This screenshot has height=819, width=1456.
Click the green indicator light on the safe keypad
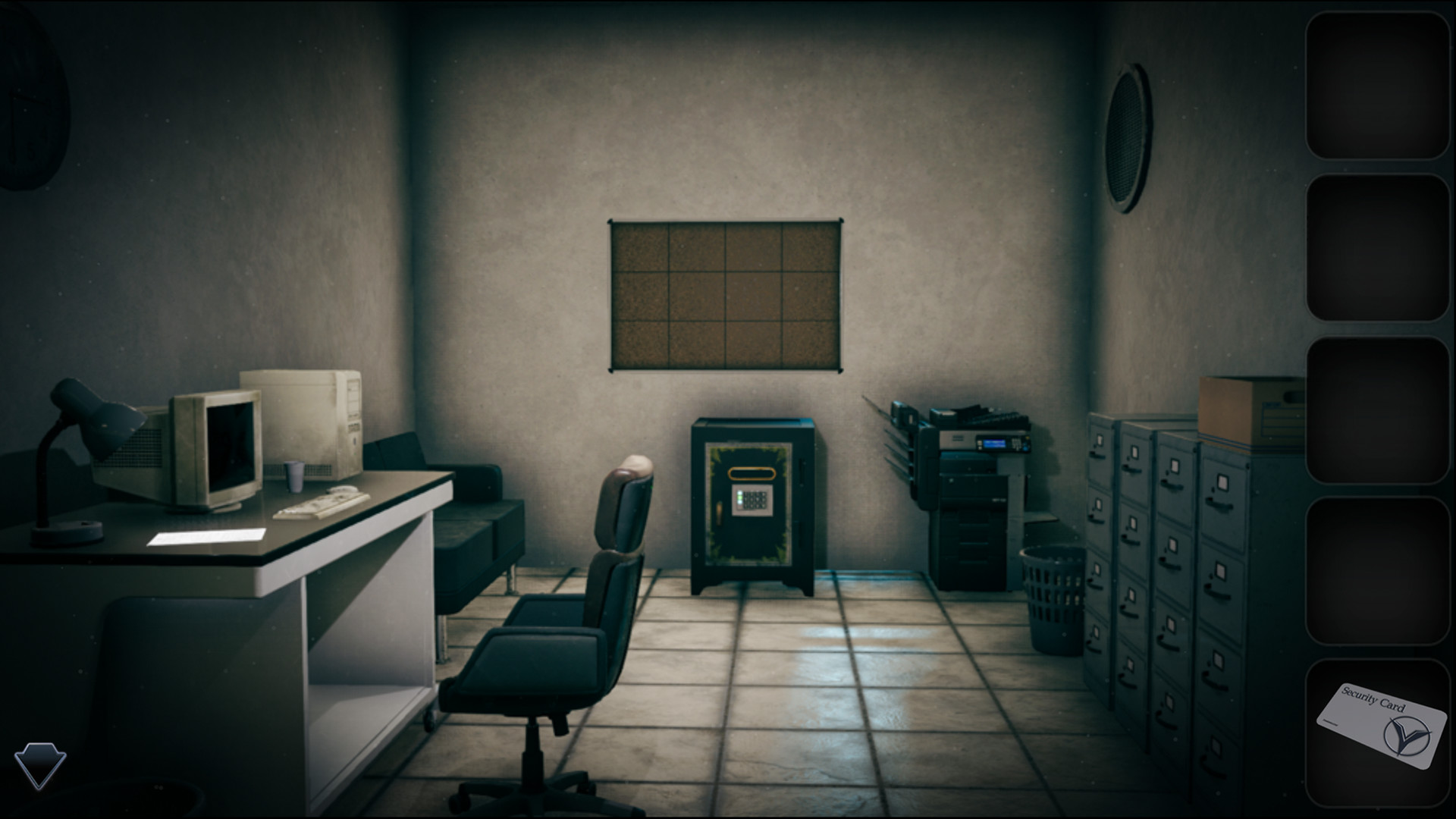click(740, 497)
